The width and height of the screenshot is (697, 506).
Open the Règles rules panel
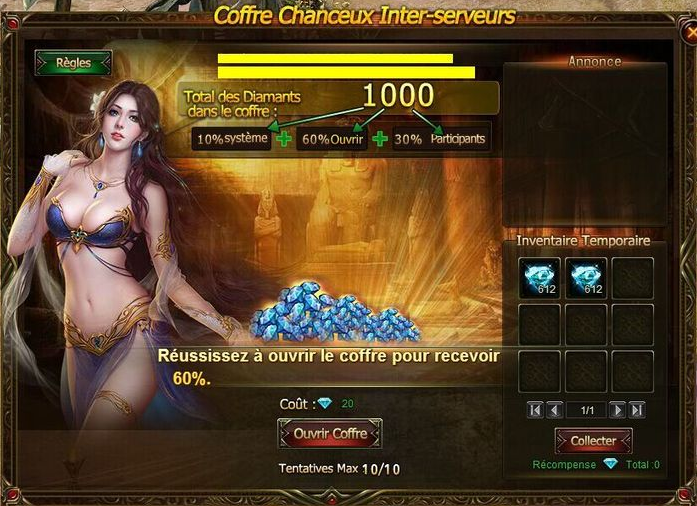(73, 63)
